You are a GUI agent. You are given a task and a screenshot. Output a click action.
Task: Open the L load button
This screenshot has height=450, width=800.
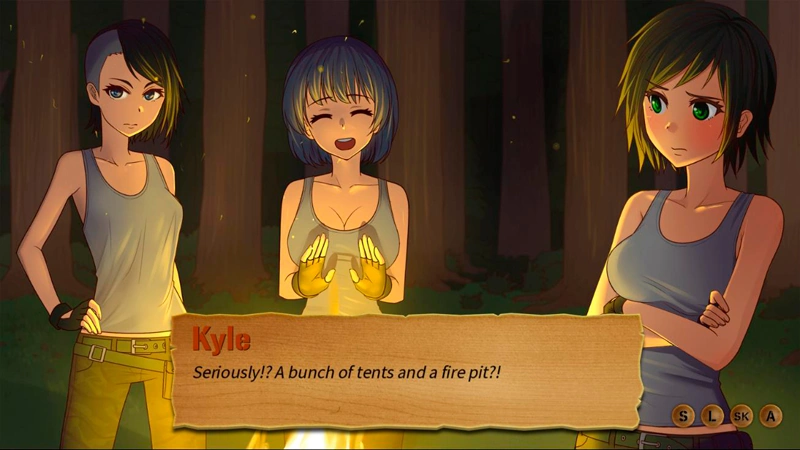pos(712,415)
